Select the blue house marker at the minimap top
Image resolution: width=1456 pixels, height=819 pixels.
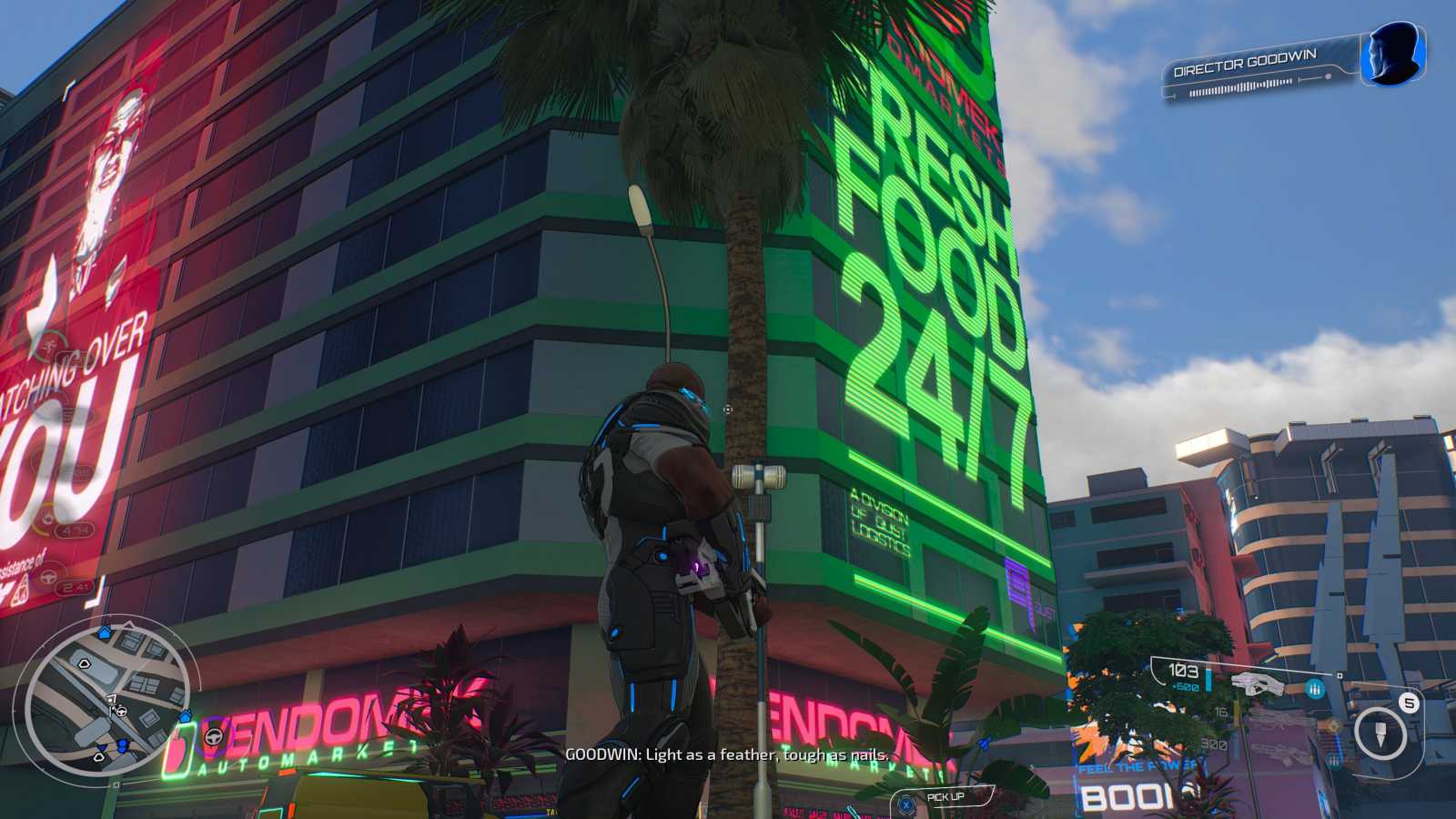(x=104, y=631)
